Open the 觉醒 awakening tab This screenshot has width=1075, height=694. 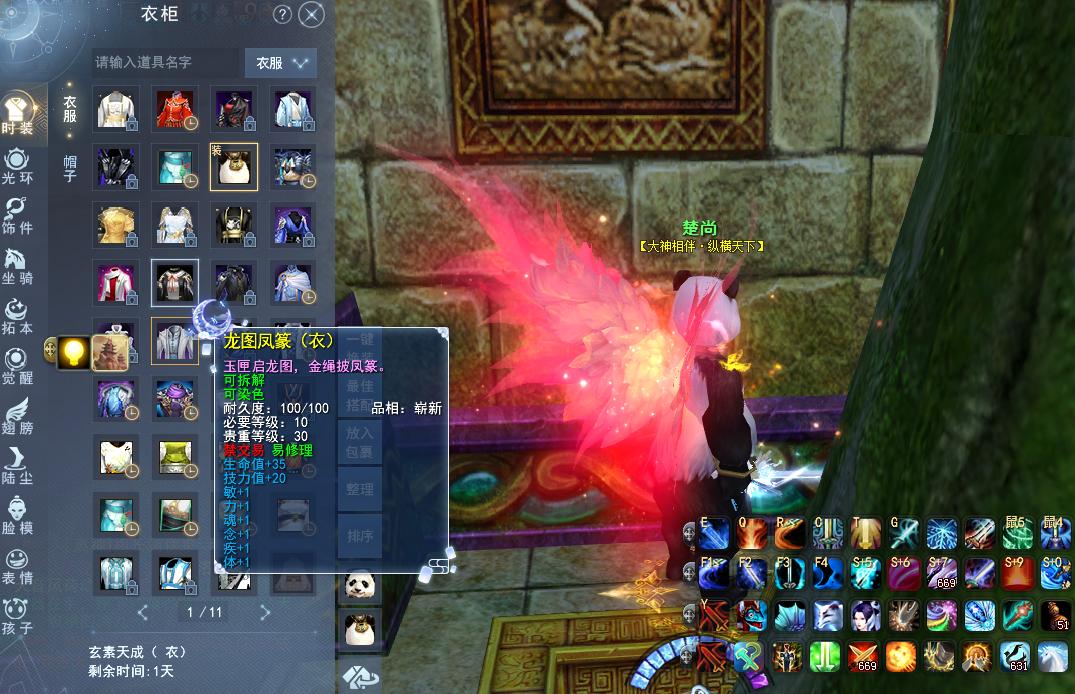[x=17, y=367]
